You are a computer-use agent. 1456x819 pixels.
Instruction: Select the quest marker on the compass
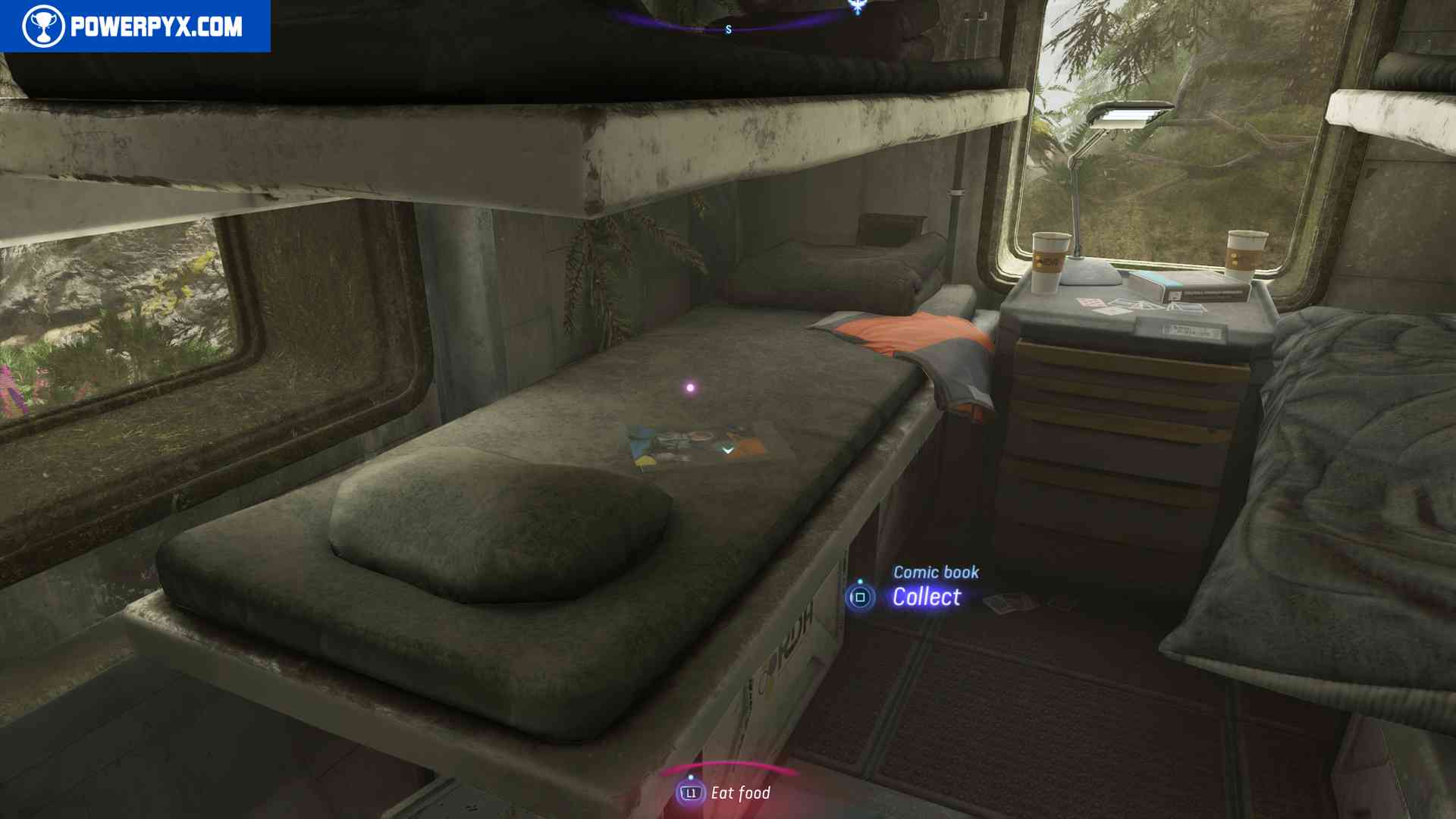click(x=858, y=8)
